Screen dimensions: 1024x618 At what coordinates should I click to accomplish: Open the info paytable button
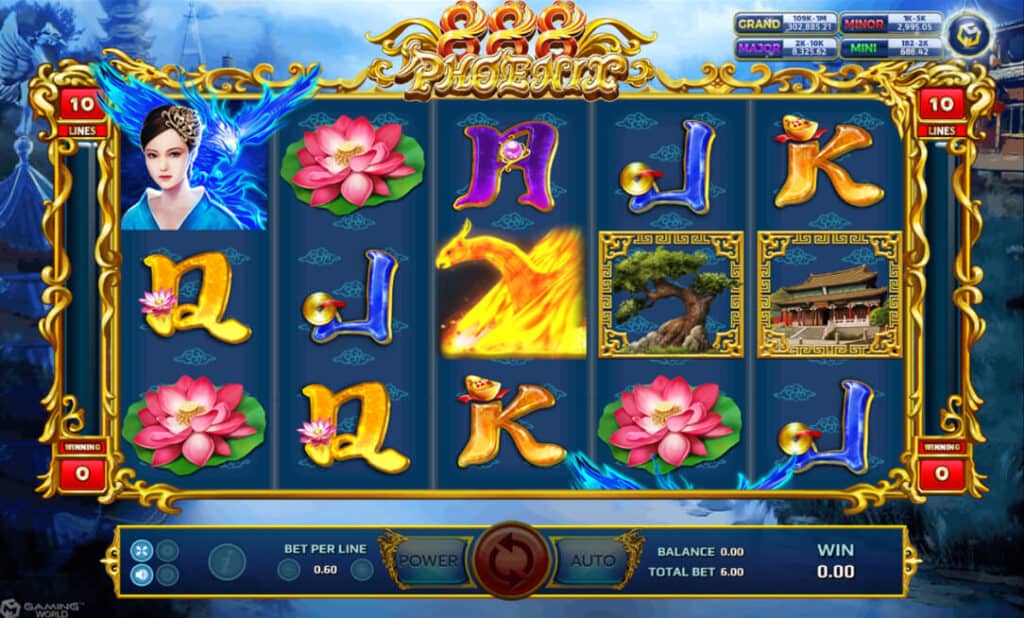tap(227, 562)
